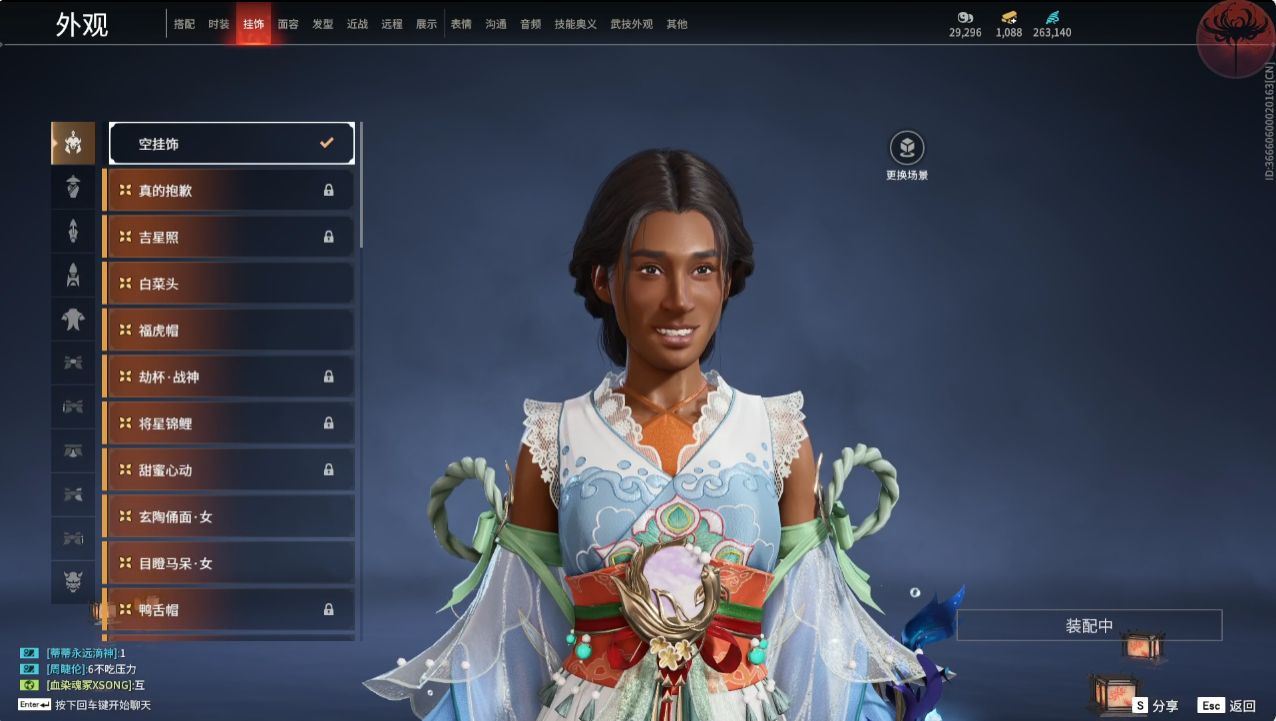Select the 玄陶俑面·女 accessory
1276x721 pixels.
click(x=229, y=516)
